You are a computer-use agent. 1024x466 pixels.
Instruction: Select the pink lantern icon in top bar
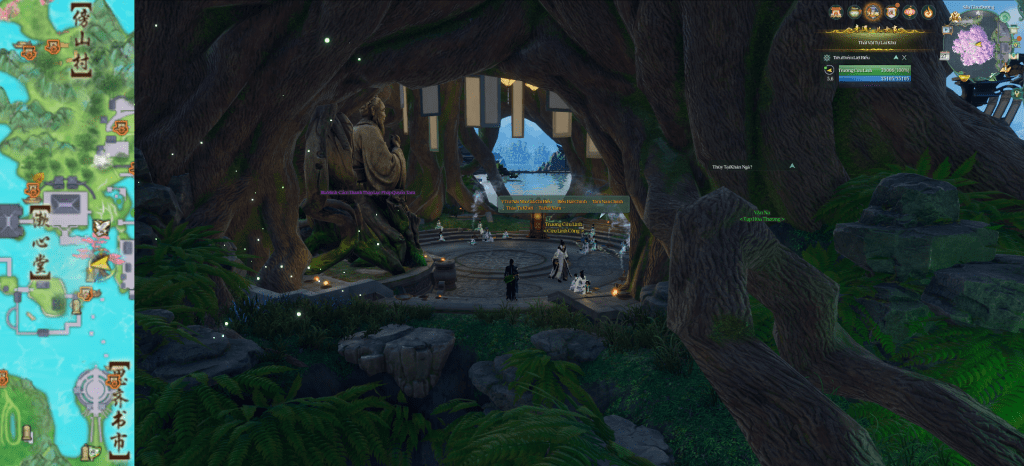coord(910,12)
